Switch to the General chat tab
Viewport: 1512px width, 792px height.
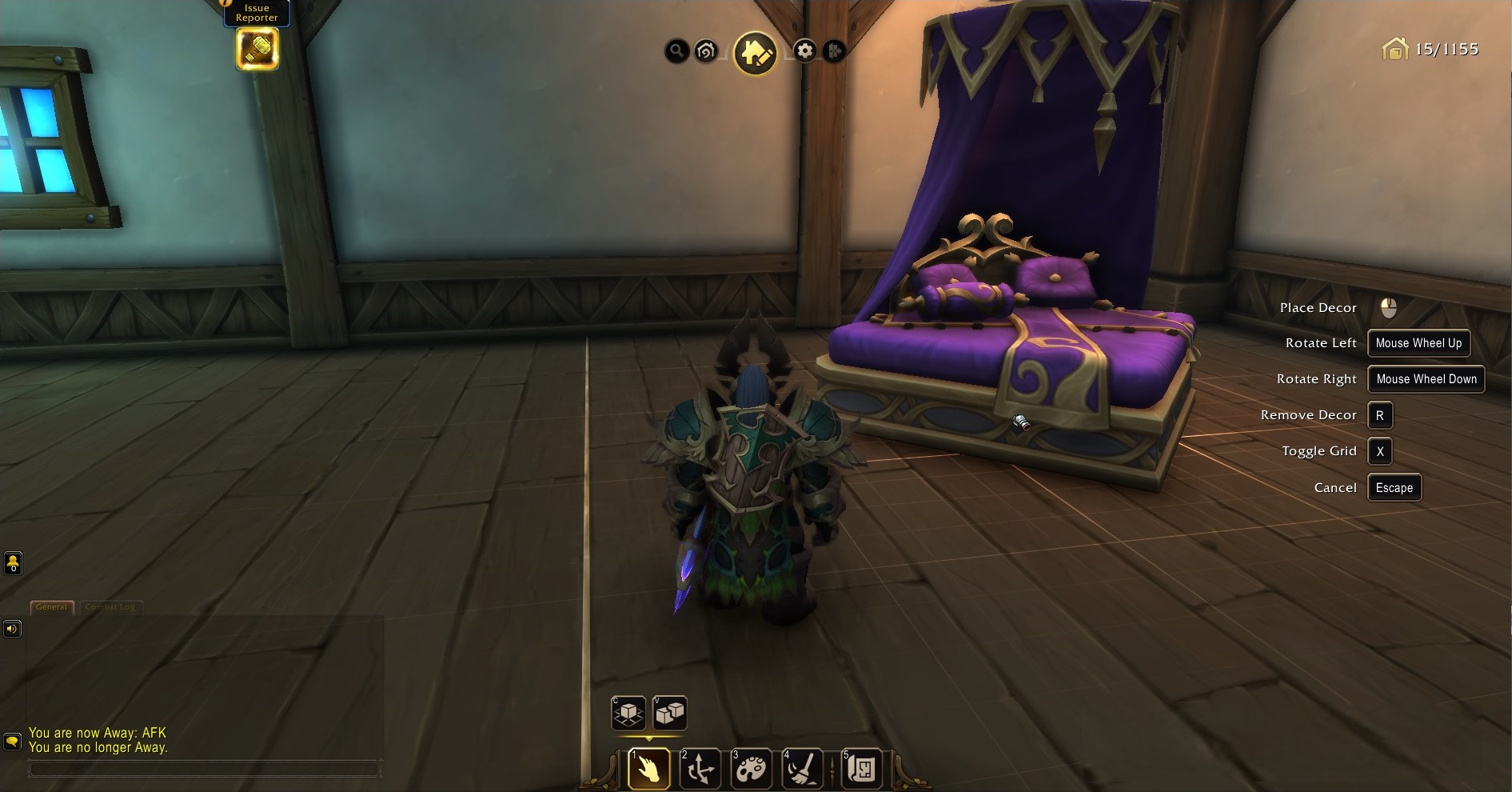(x=51, y=607)
